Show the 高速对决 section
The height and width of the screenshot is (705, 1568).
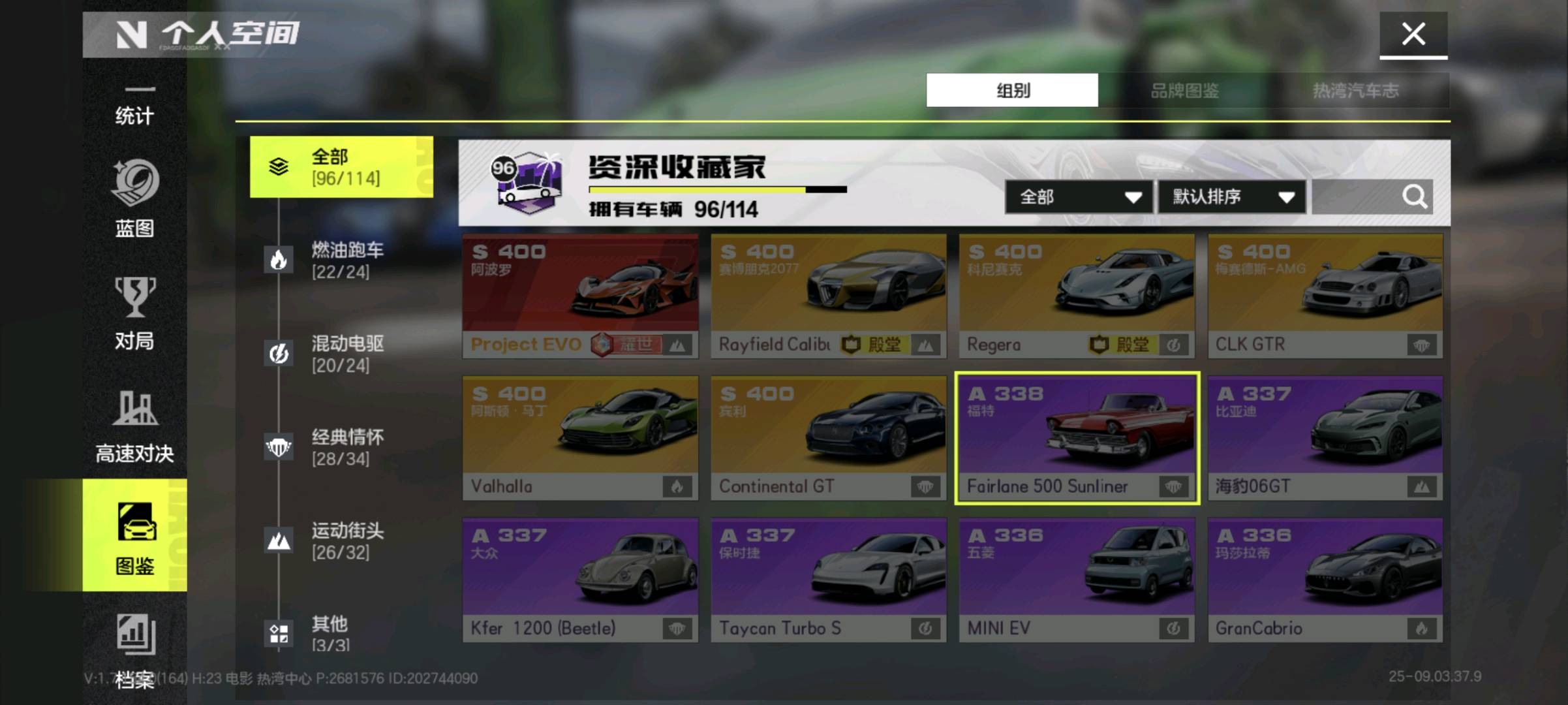(134, 426)
